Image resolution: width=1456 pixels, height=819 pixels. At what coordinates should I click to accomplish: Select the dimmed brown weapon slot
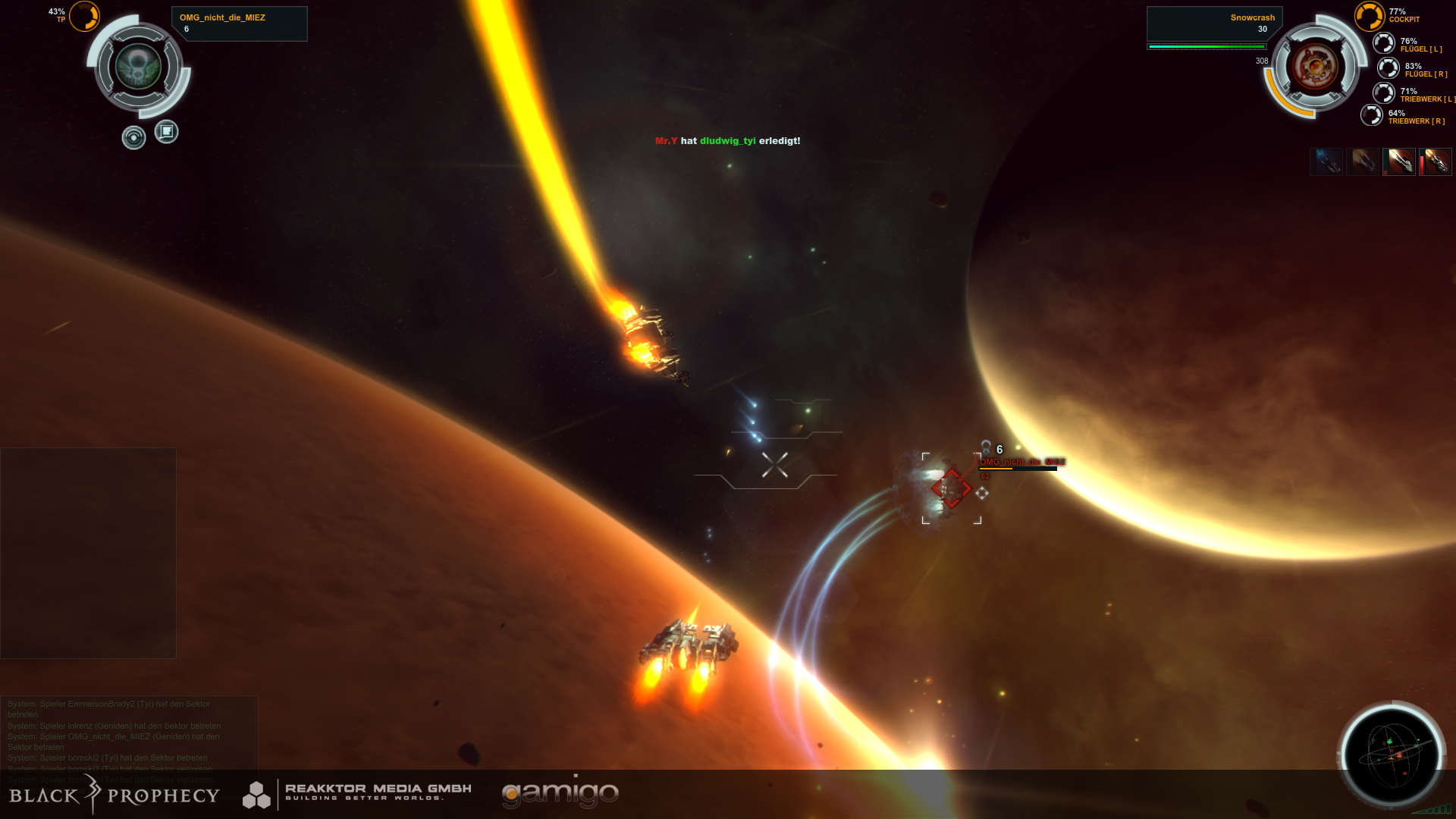pyautogui.click(x=1363, y=162)
